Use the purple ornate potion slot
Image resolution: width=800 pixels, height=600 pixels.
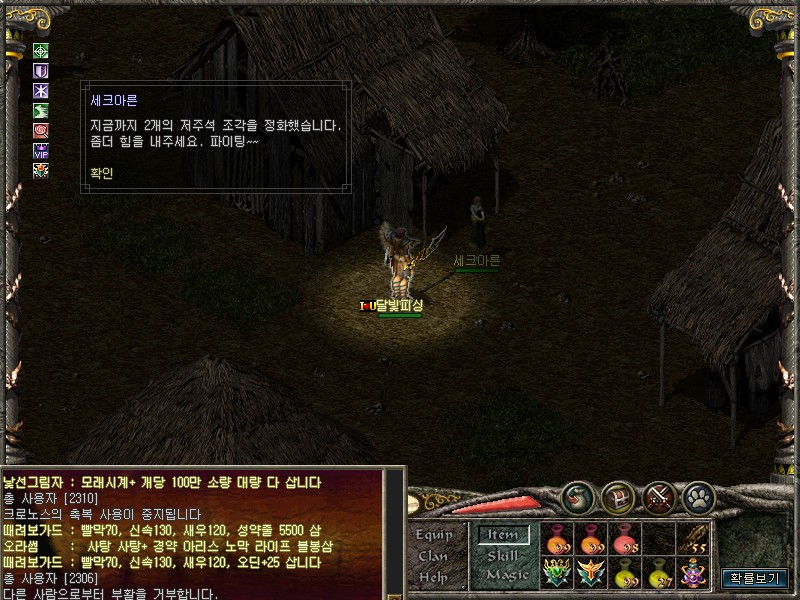pos(693,573)
